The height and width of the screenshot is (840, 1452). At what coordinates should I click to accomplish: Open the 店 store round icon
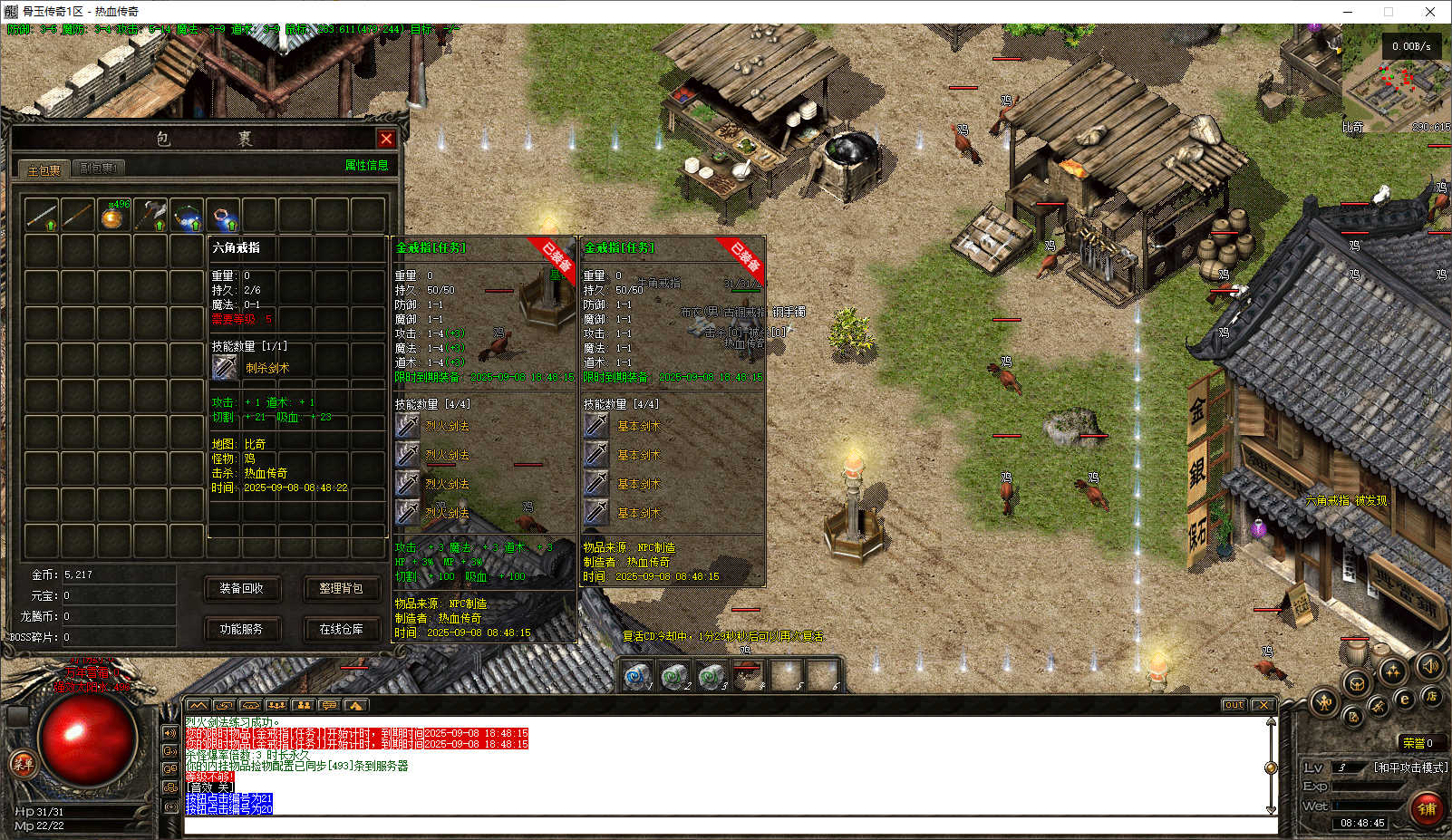click(x=1431, y=696)
